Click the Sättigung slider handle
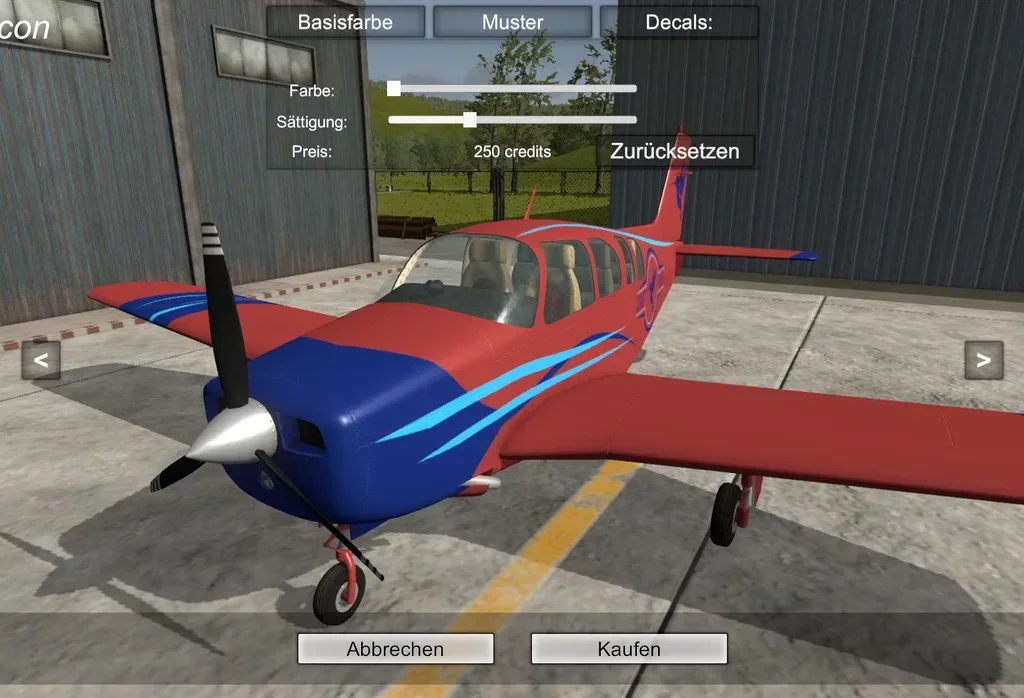The image size is (1024, 698). point(470,120)
